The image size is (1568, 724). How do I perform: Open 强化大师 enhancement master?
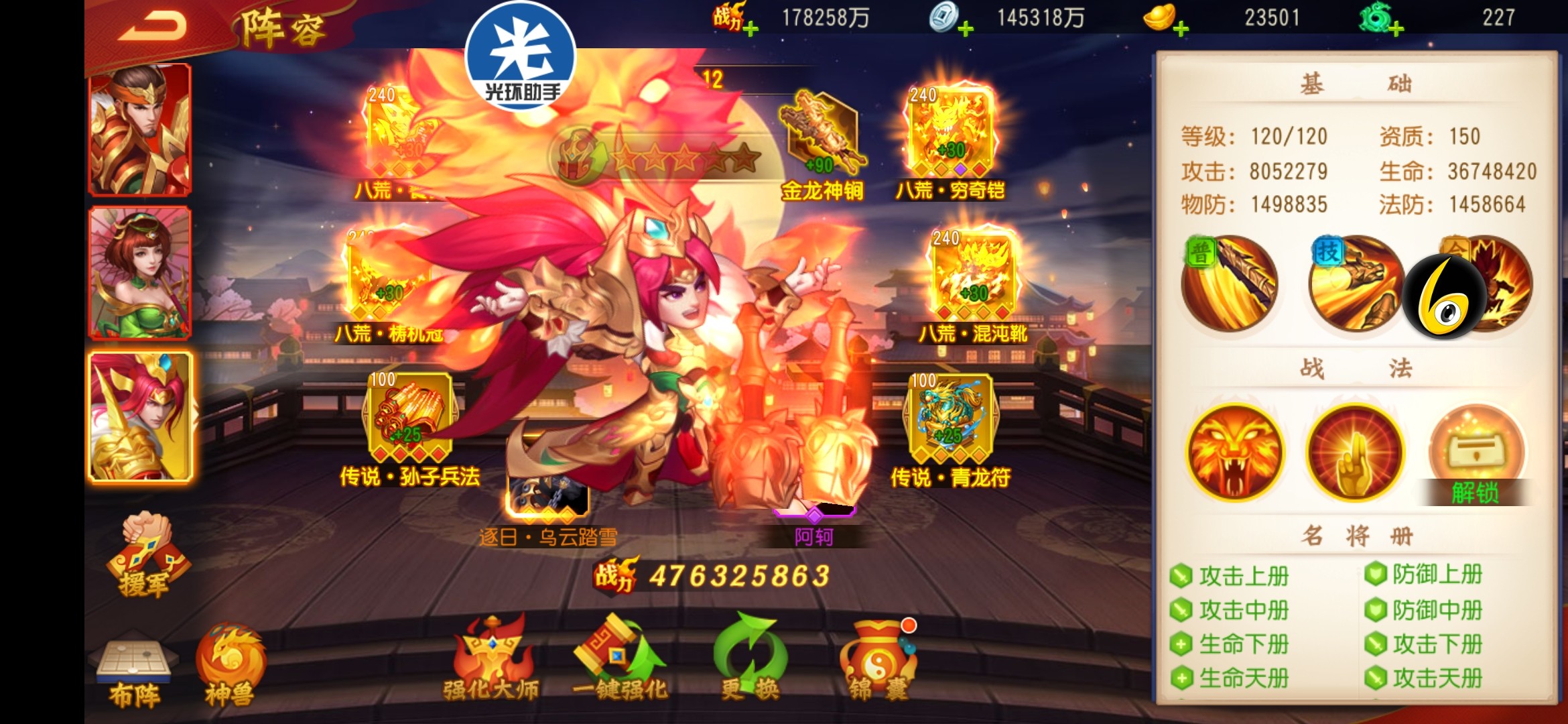(x=491, y=659)
